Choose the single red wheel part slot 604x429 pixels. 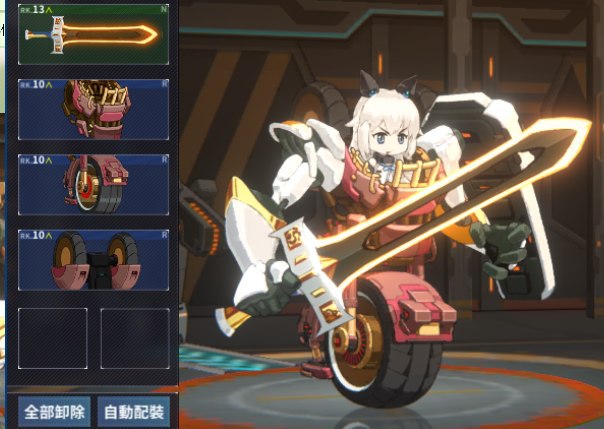[93, 184]
